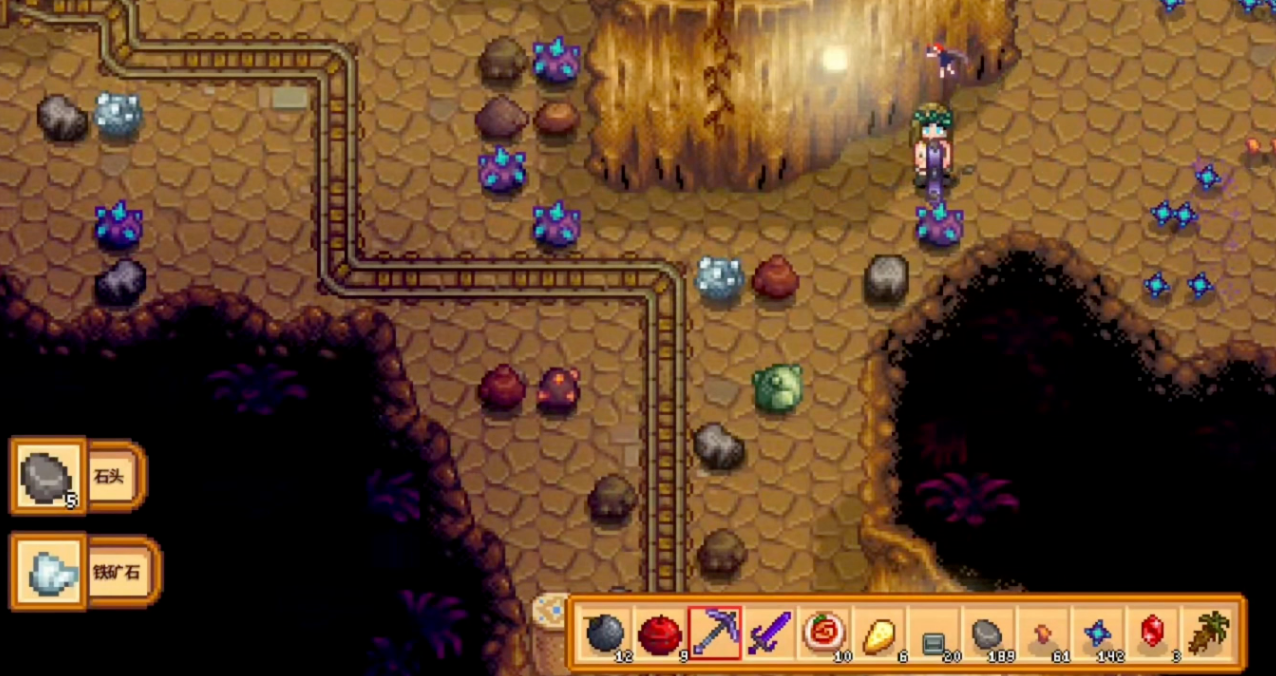Image resolution: width=1276 pixels, height=676 pixels.
Task: Pick the yellow cheese wedge slot
Action: [879, 633]
